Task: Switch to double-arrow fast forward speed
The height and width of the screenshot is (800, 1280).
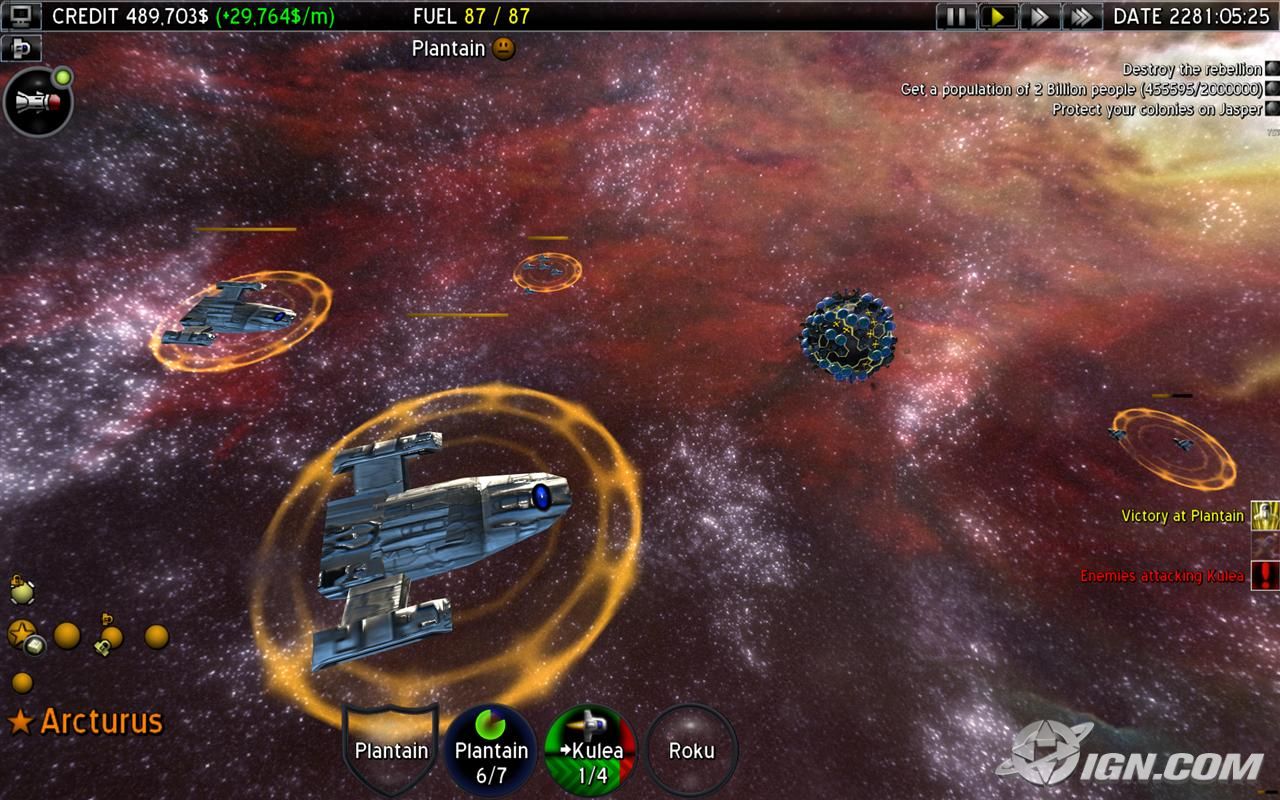Action: tap(1040, 16)
